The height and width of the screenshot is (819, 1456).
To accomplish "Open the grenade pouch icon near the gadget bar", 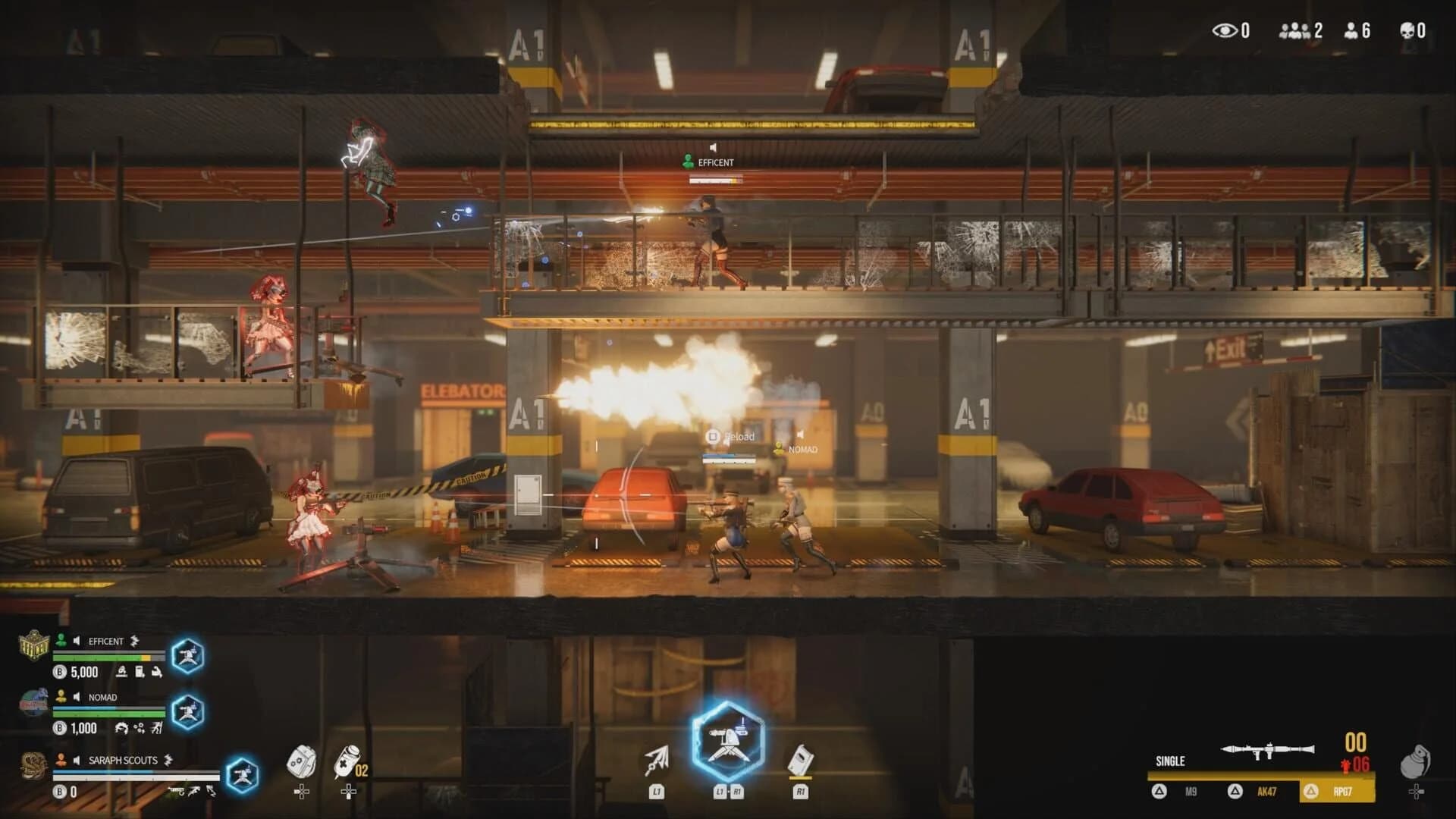I will pyautogui.click(x=302, y=761).
